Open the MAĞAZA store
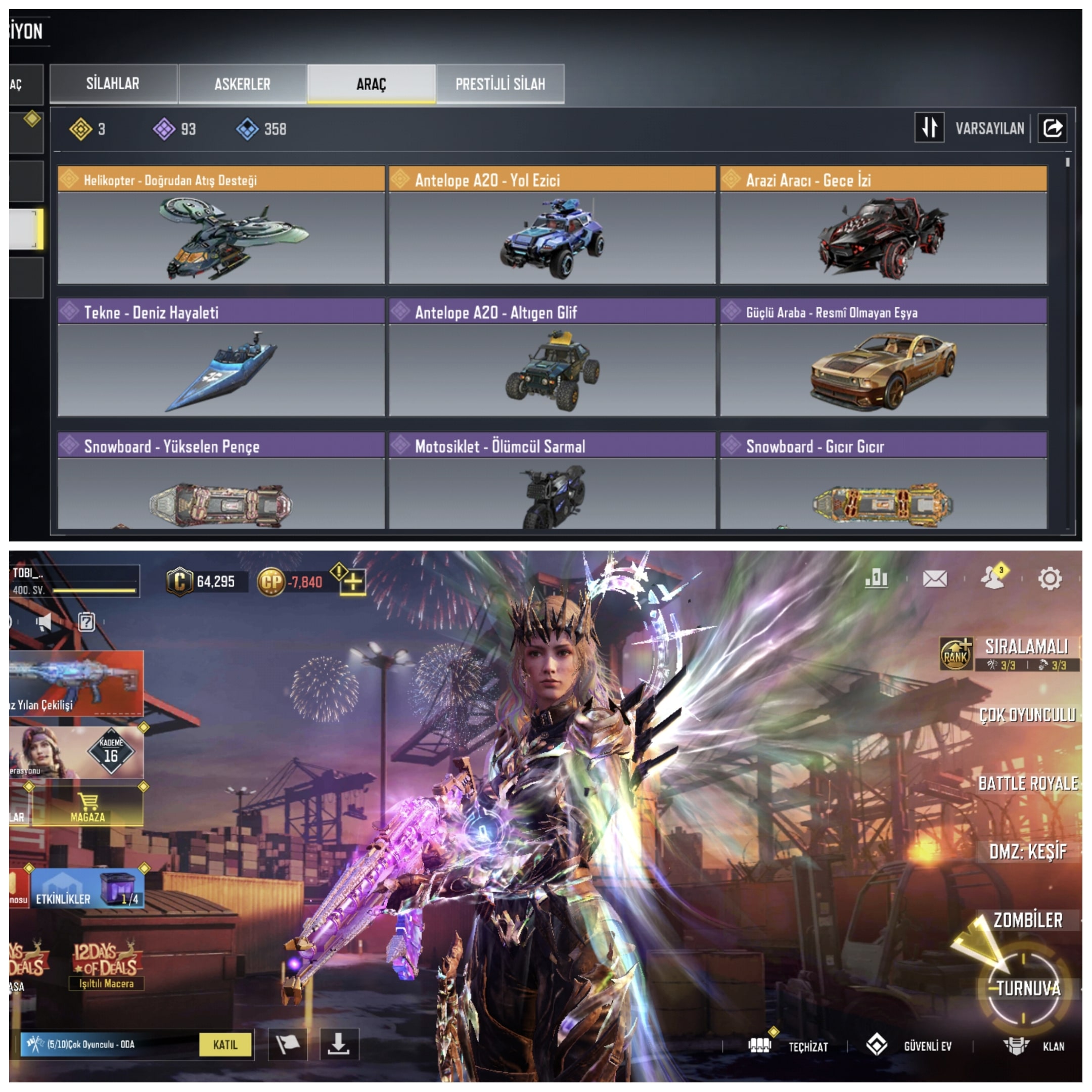 (88, 806)
